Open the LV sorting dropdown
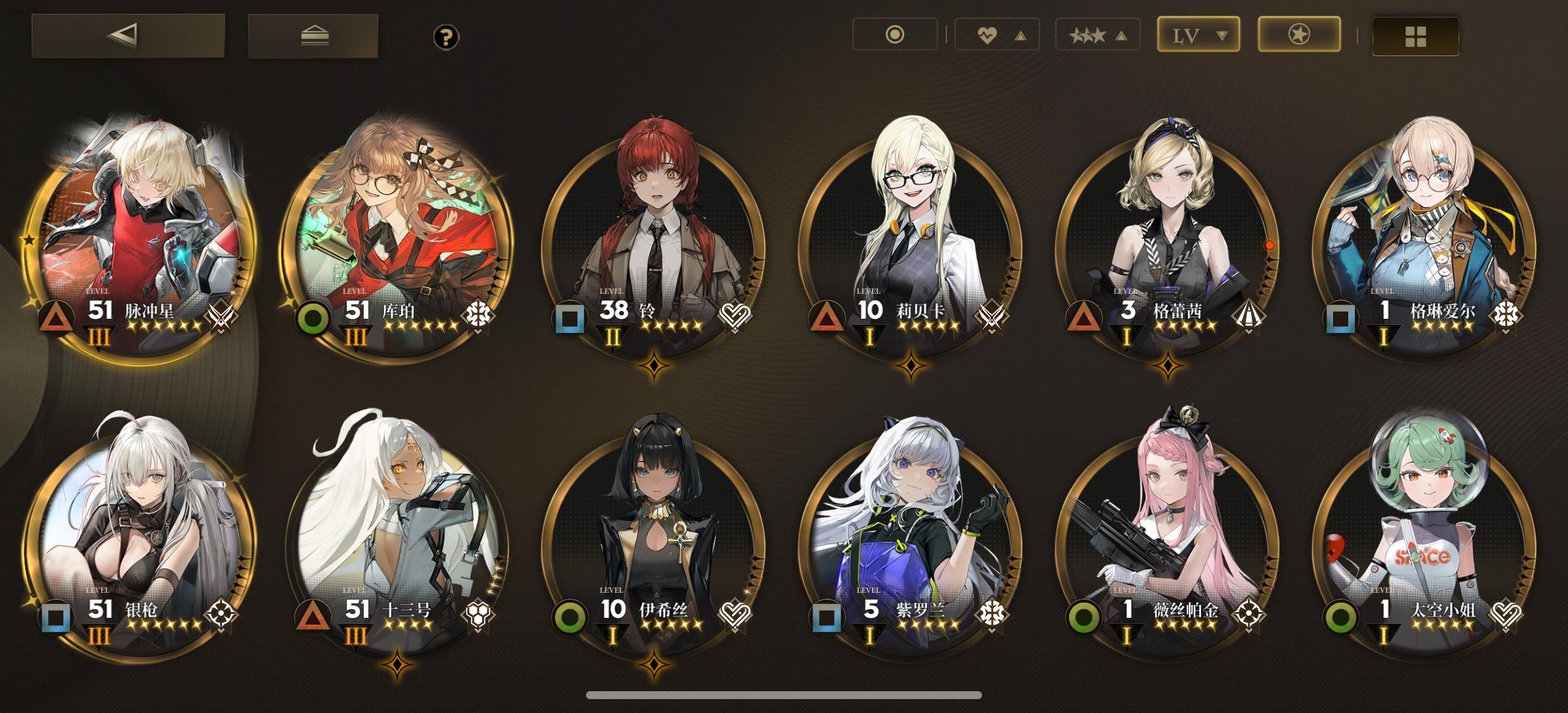Screen dimensions: 1568x713 coord(1199,34)
